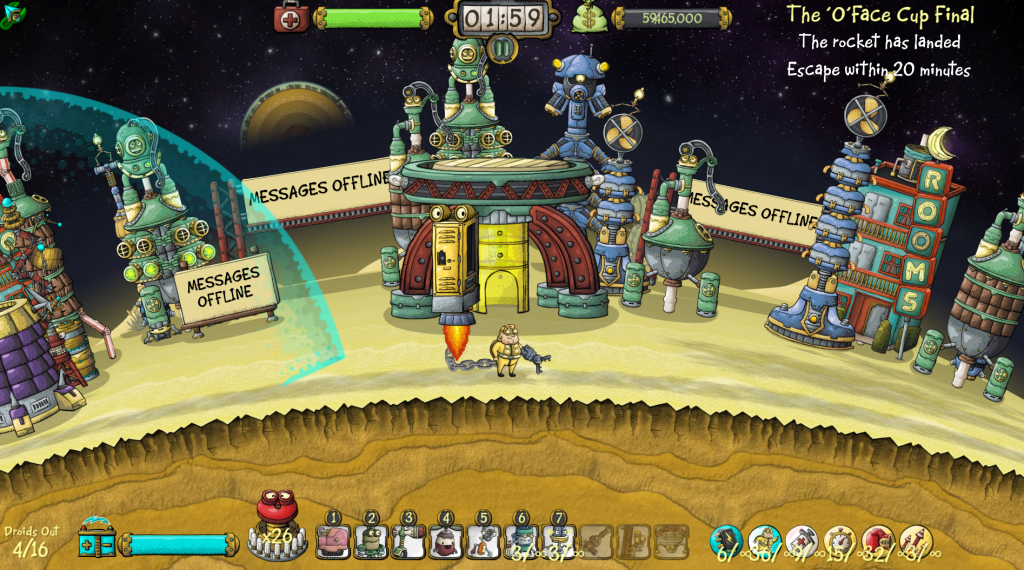Pick the red droid in slot 4
This screenshot has width=1024, height=570.
pyautogui.click(x=446, y=540)
